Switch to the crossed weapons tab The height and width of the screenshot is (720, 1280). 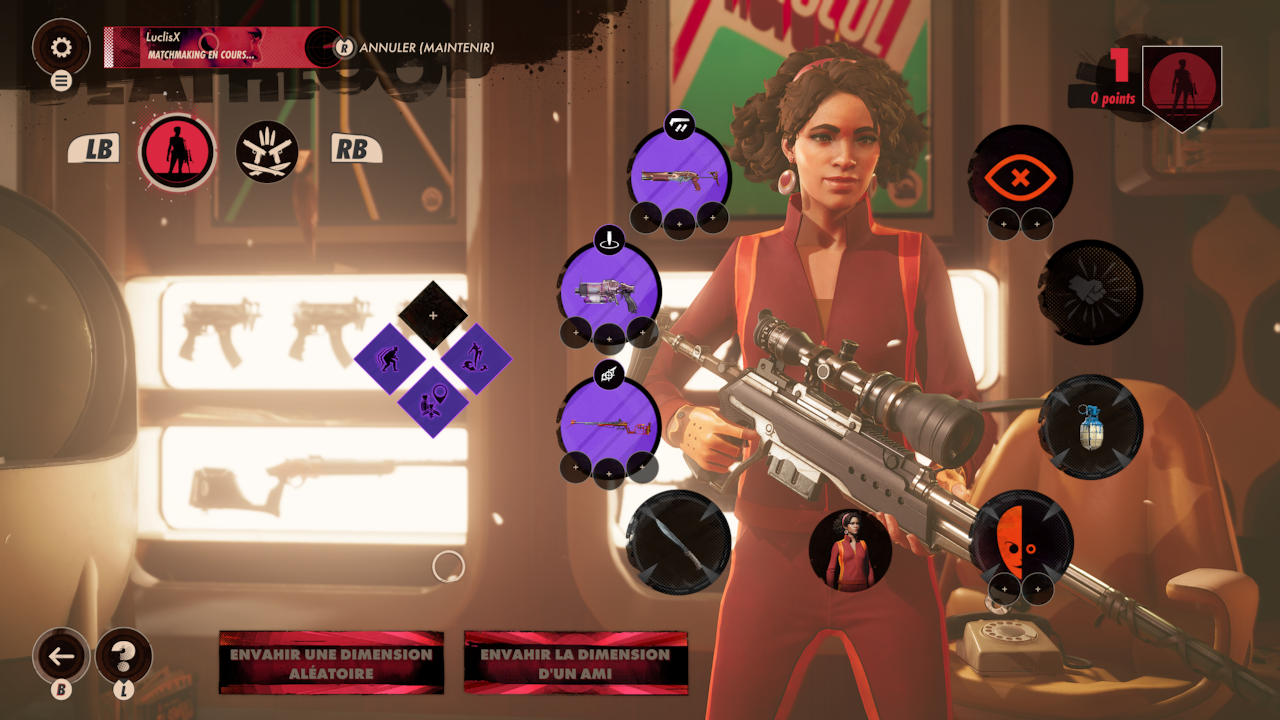(x=267, y=153)
